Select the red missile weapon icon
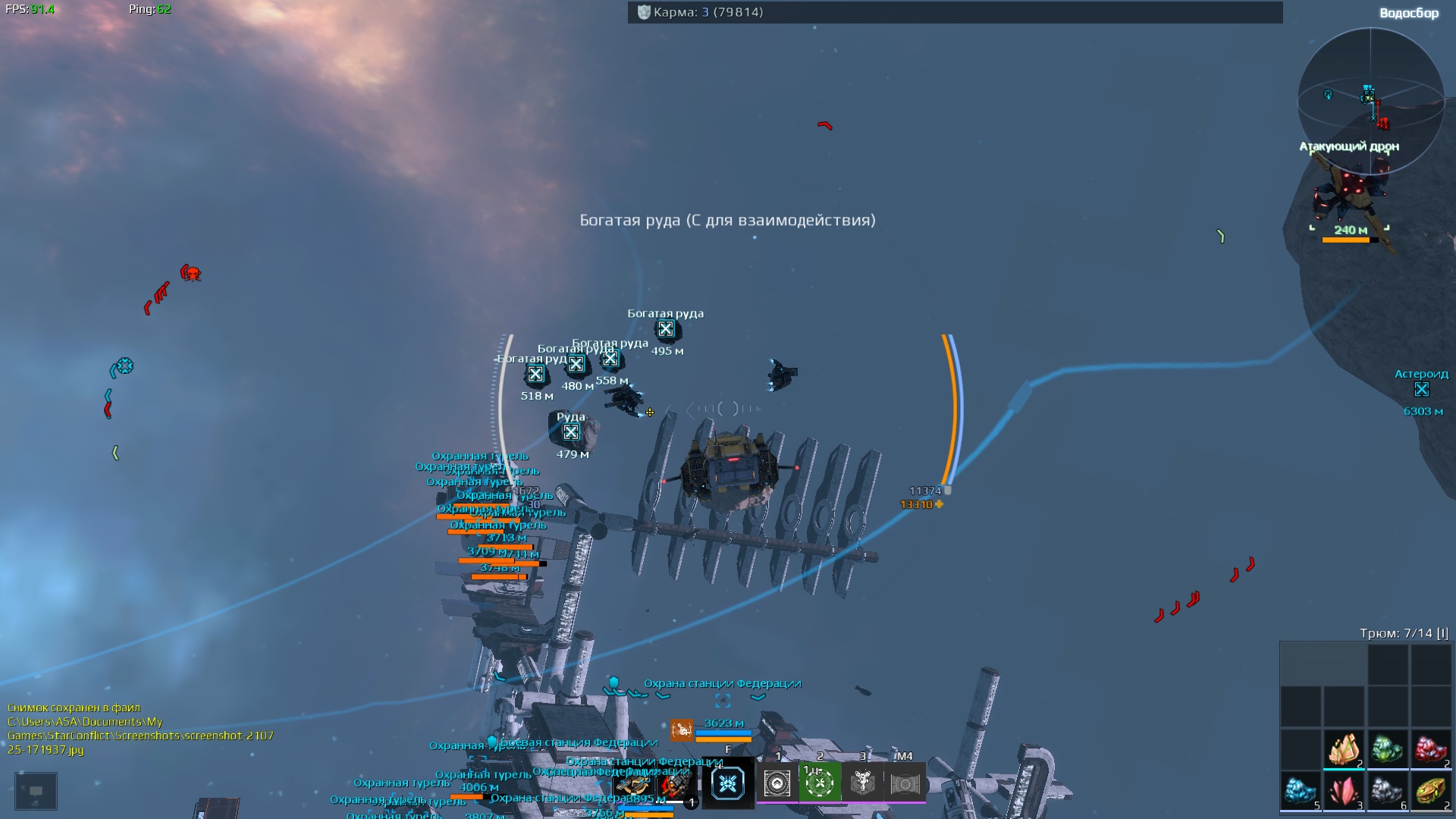Screen dimensions: 1456x819 (x=674, y=786)
